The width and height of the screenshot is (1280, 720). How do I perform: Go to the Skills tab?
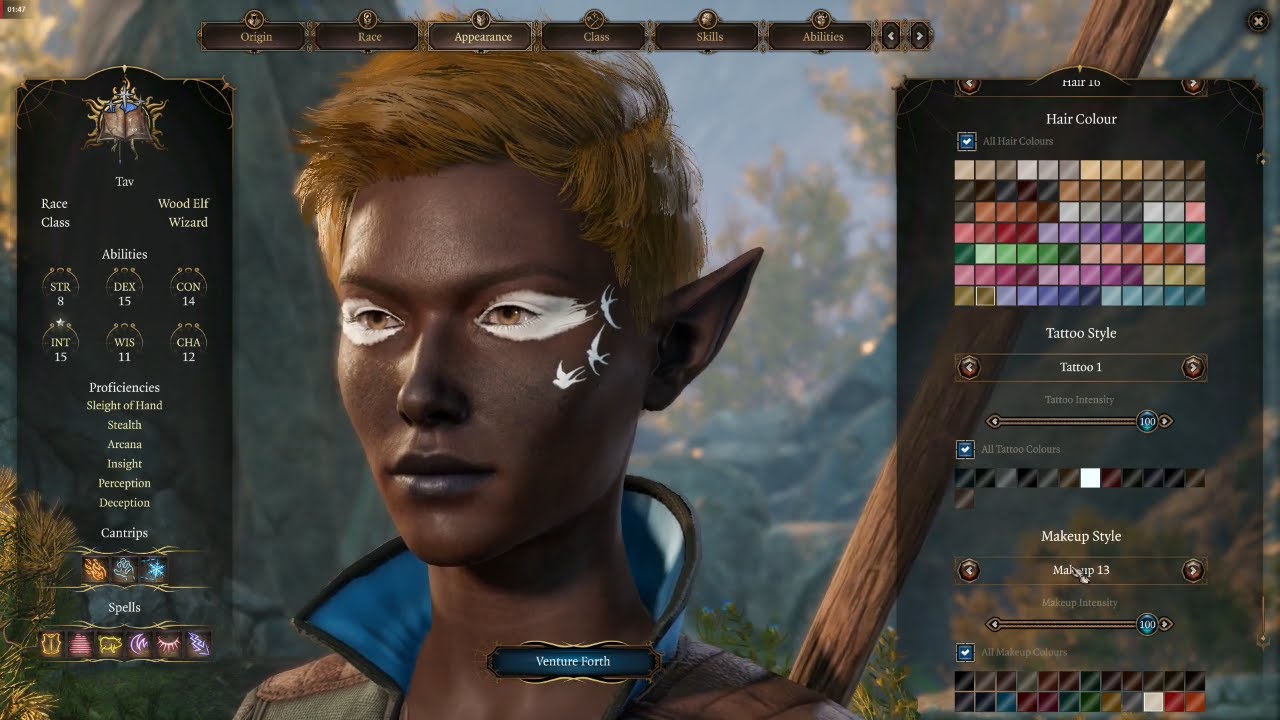709,36
